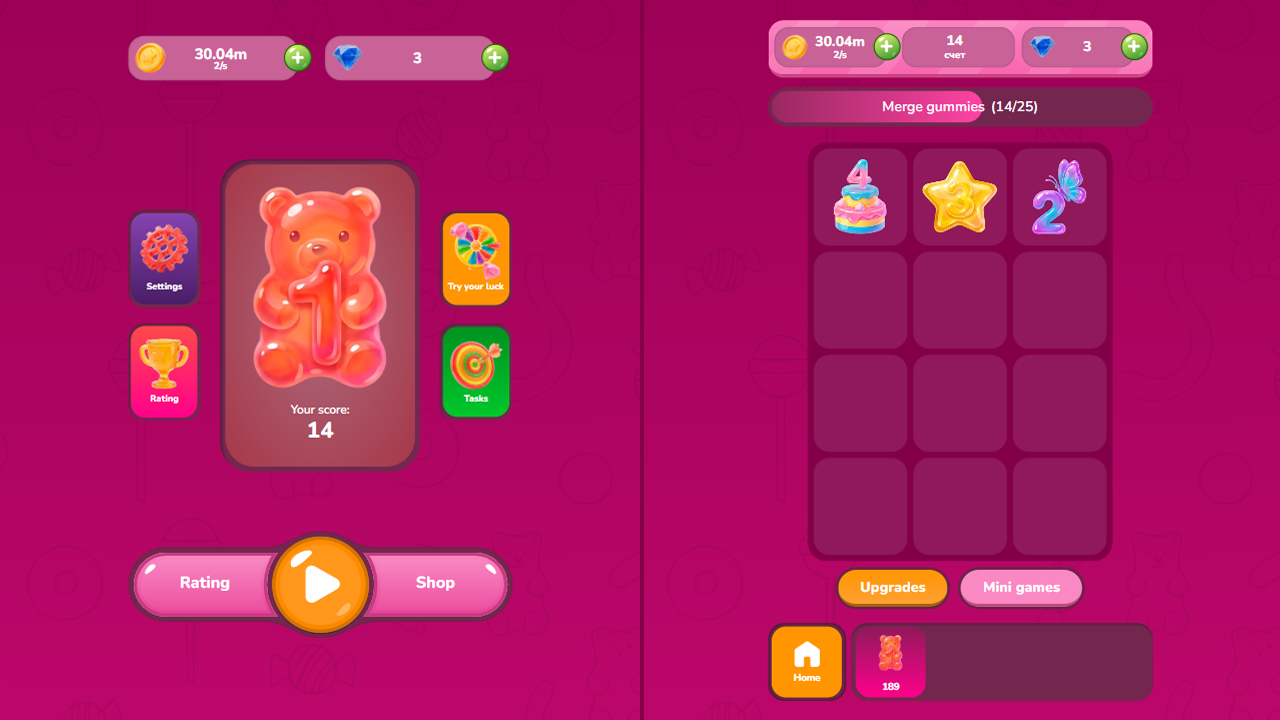Select the level 4 cake gummy

[859, 196]
